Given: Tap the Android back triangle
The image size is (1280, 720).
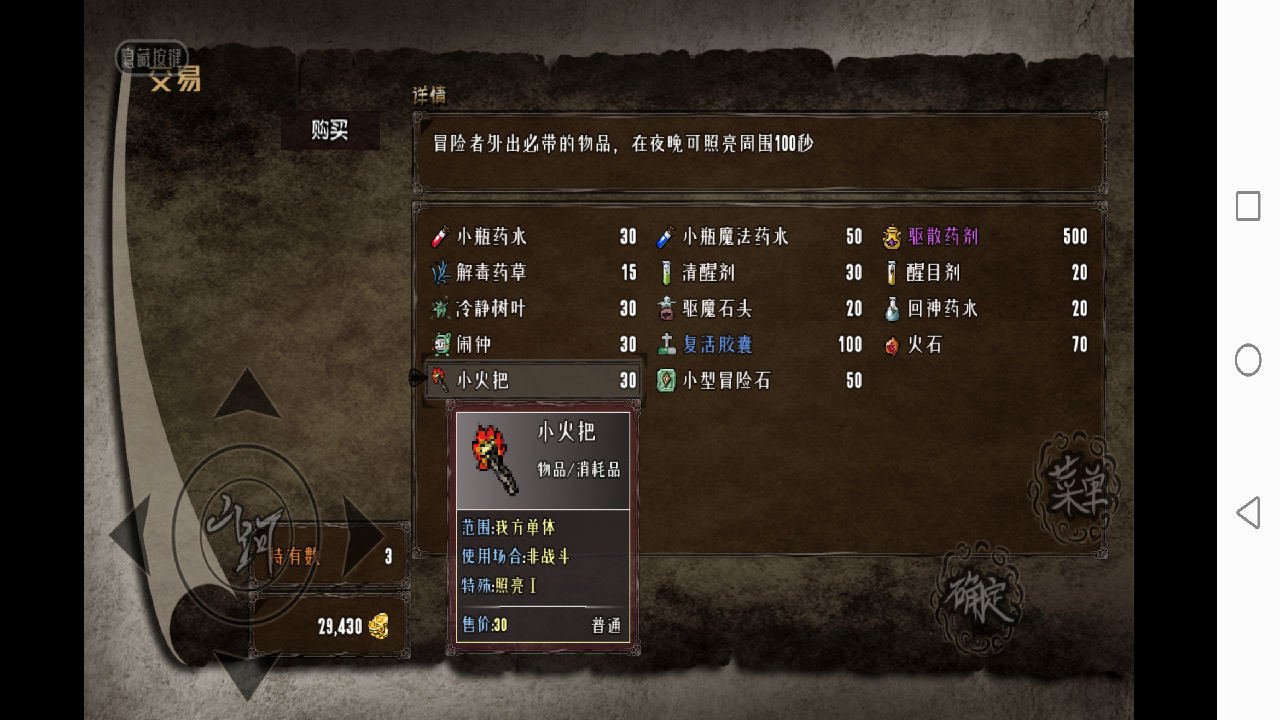Looking at the screenshot, I should click(x=1248, y=513).
